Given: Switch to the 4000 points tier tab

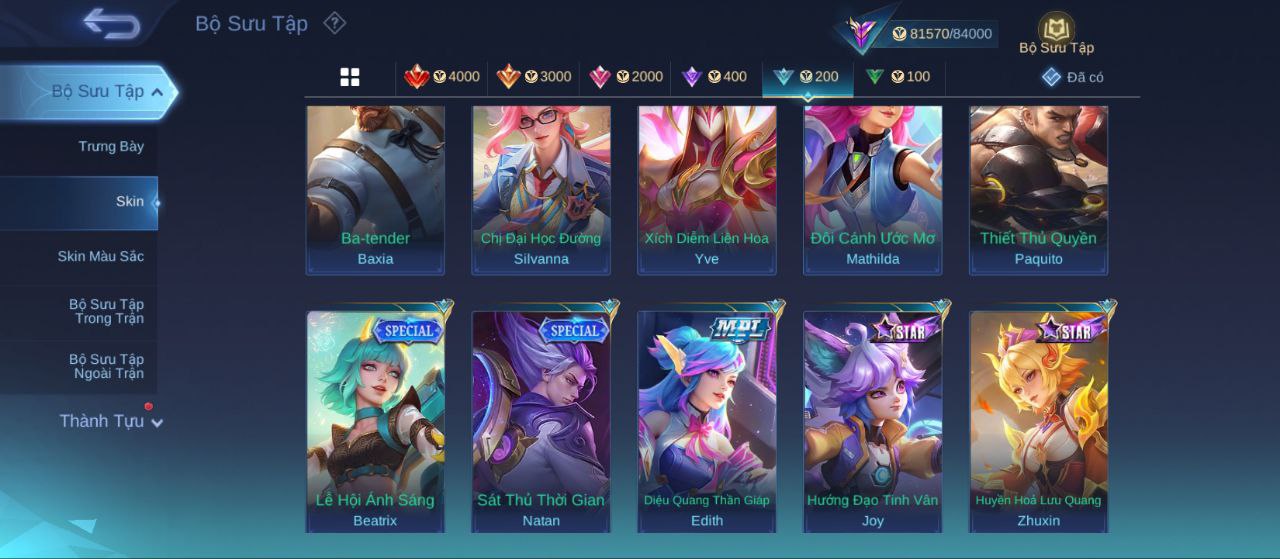Looking at the screenshot, I should coord(442,77).
